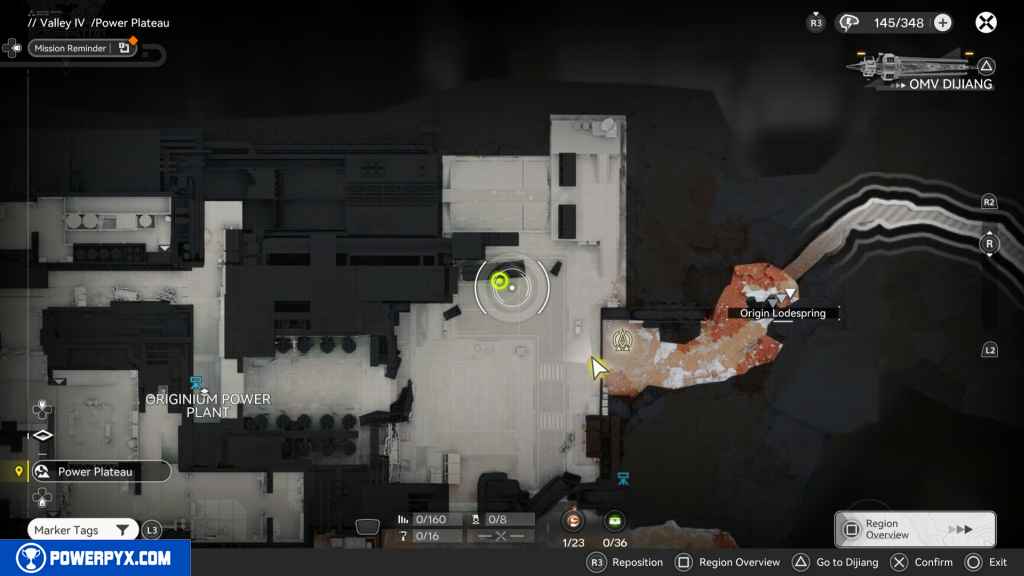Image resolution: width=1024 pixels, height=576 pixels.
Task: Add sanity with the plus button
Action: [x=942, y=22]
